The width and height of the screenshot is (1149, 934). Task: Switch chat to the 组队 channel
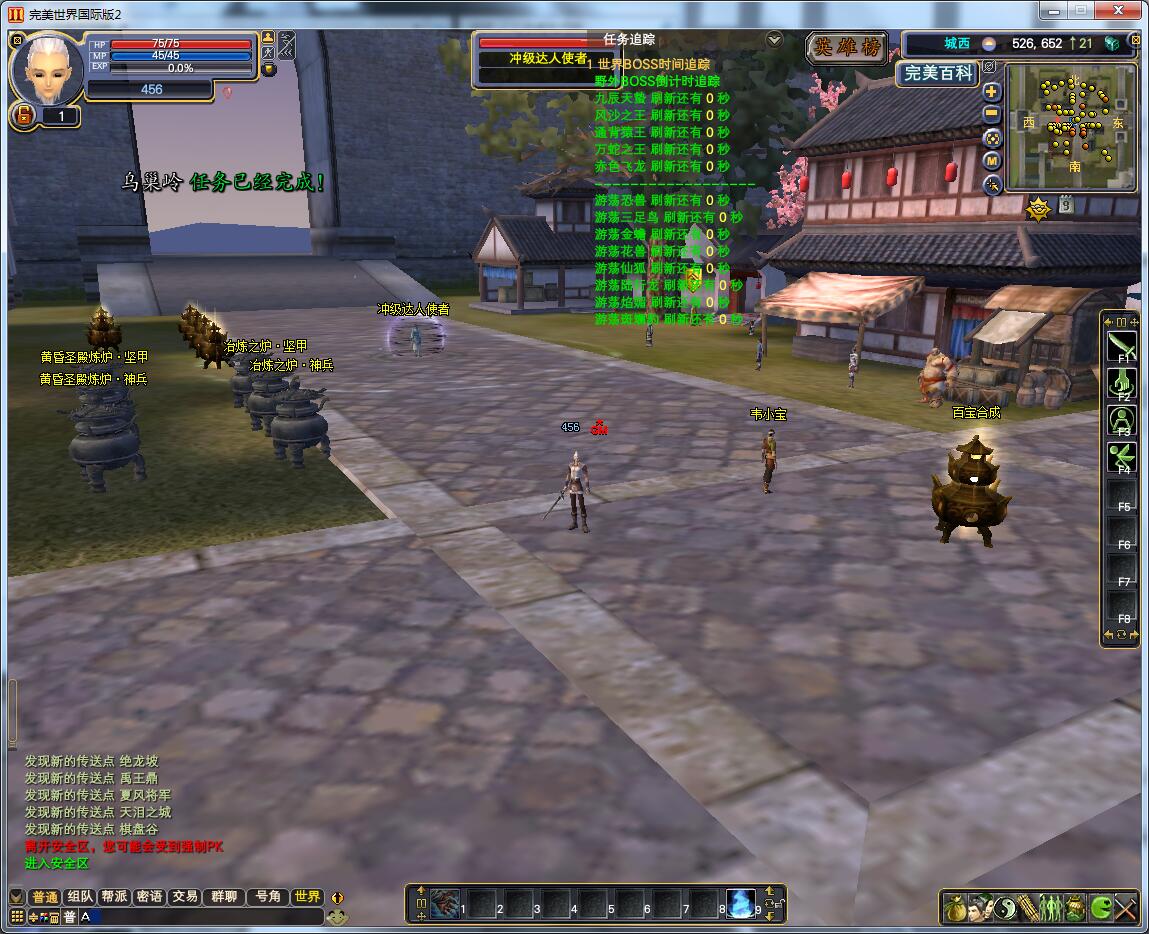81,897
